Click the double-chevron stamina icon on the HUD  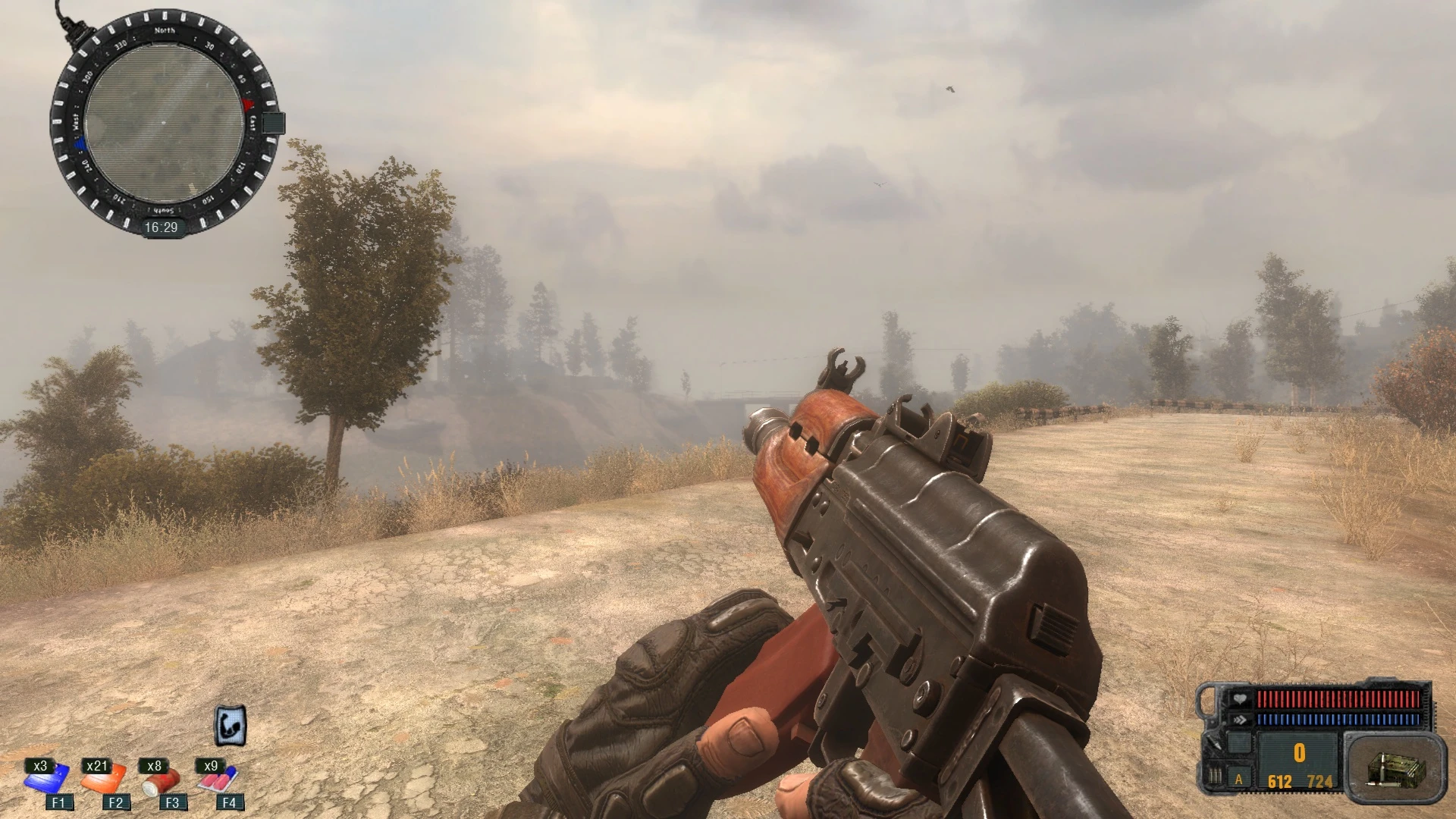1241,719
